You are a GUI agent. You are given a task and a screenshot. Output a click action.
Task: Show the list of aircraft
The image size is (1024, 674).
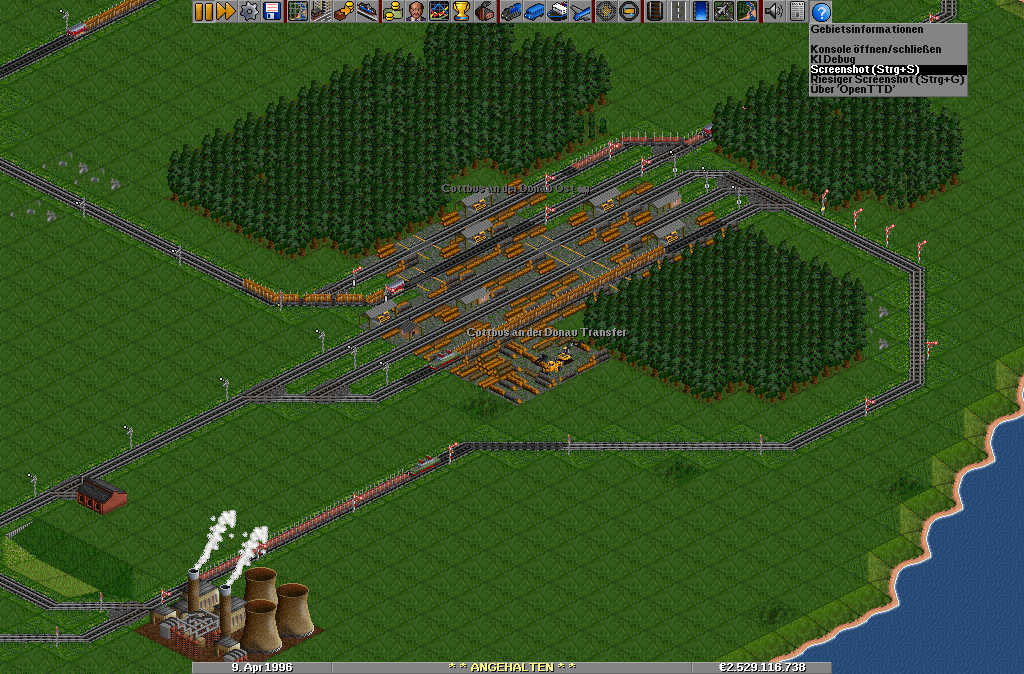click(580, 12)
